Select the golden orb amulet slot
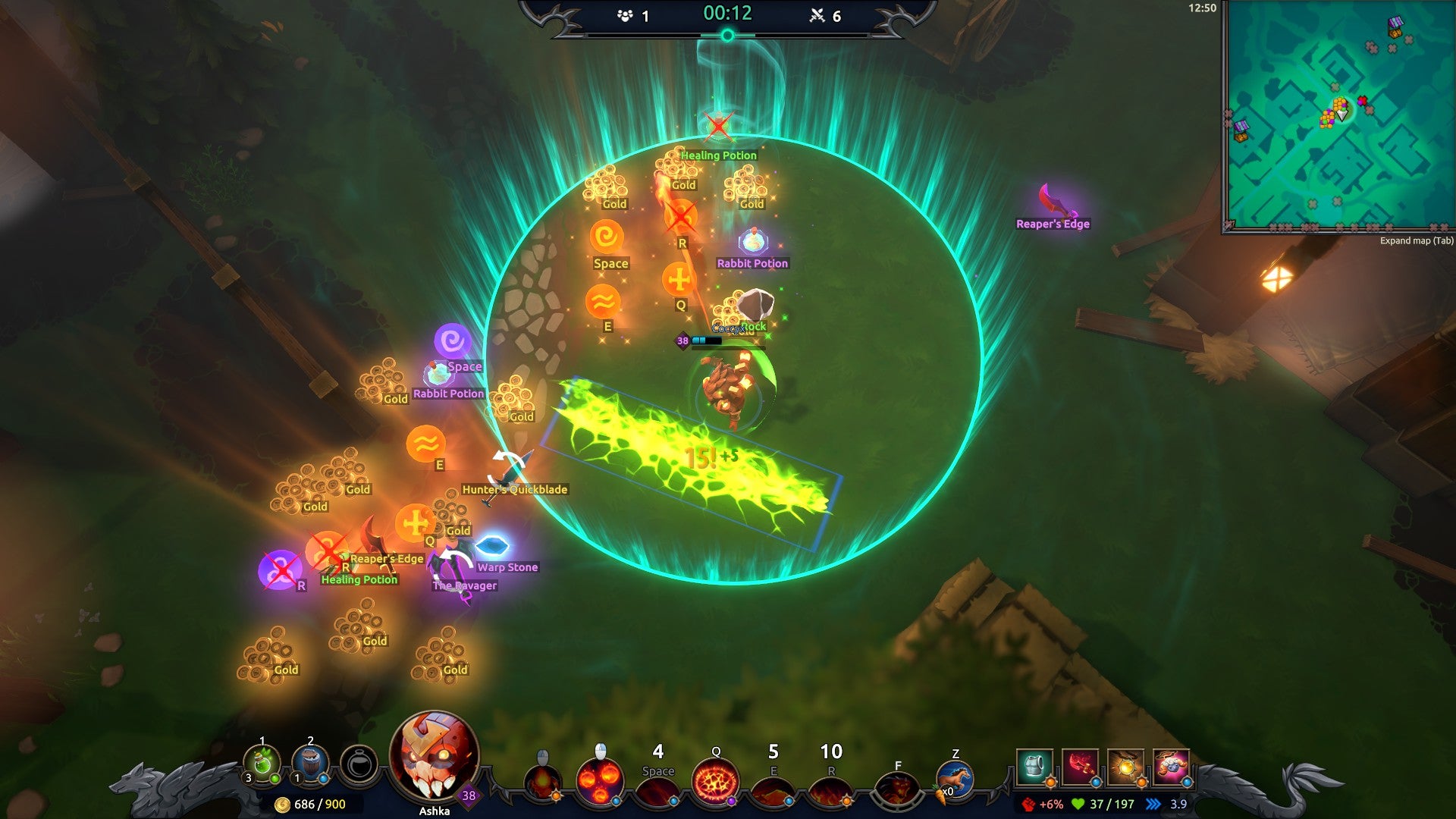1456x819 pixels. (1125, 767)
